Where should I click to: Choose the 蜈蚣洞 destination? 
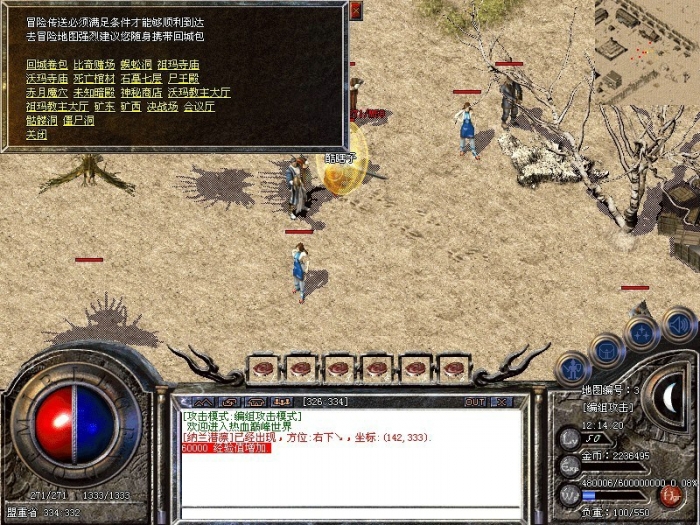pyautogui.click(x=136, y=63)
